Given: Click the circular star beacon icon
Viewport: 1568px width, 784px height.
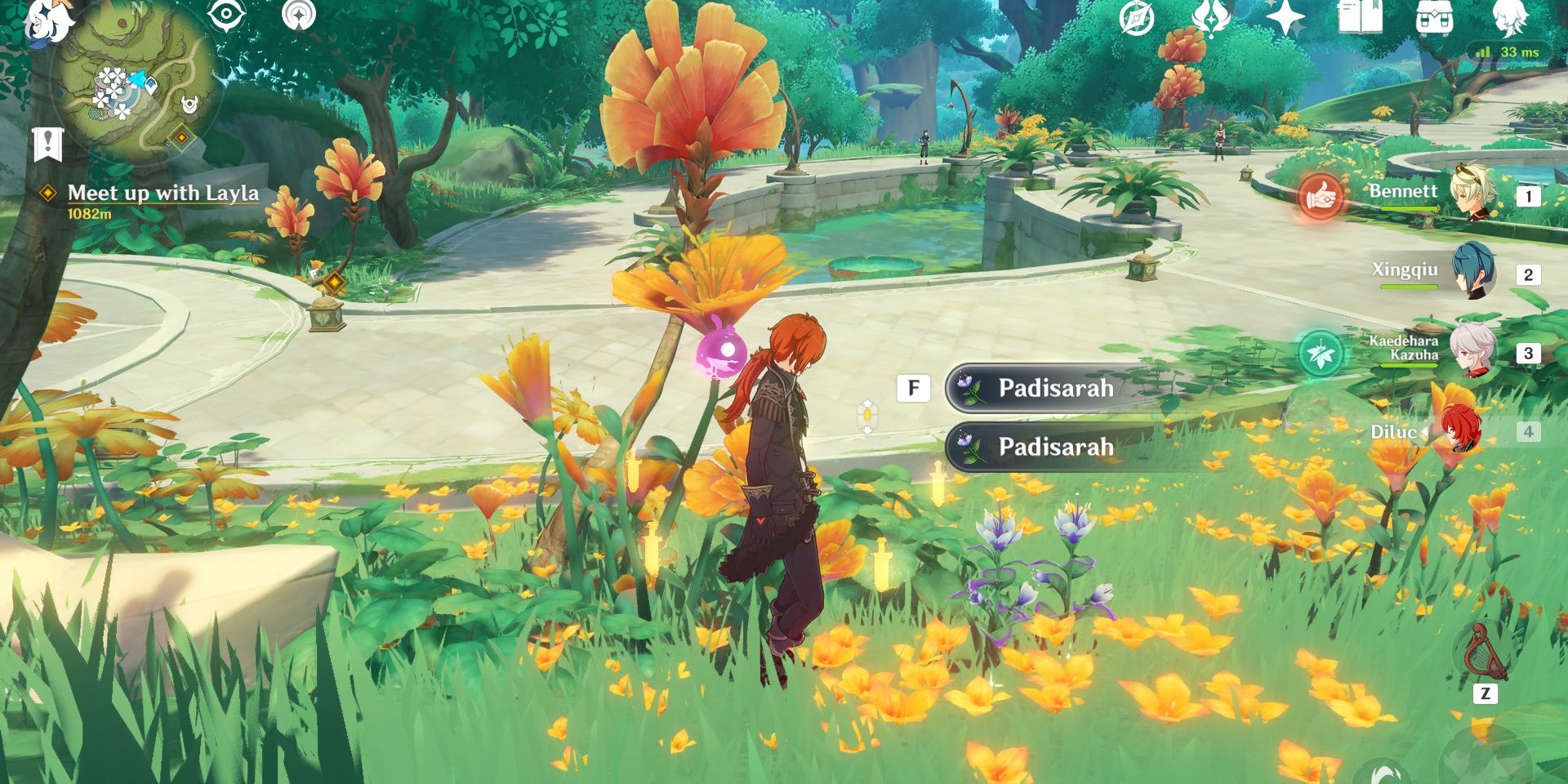Looking at the screenshot, I should tap(298, 15).
